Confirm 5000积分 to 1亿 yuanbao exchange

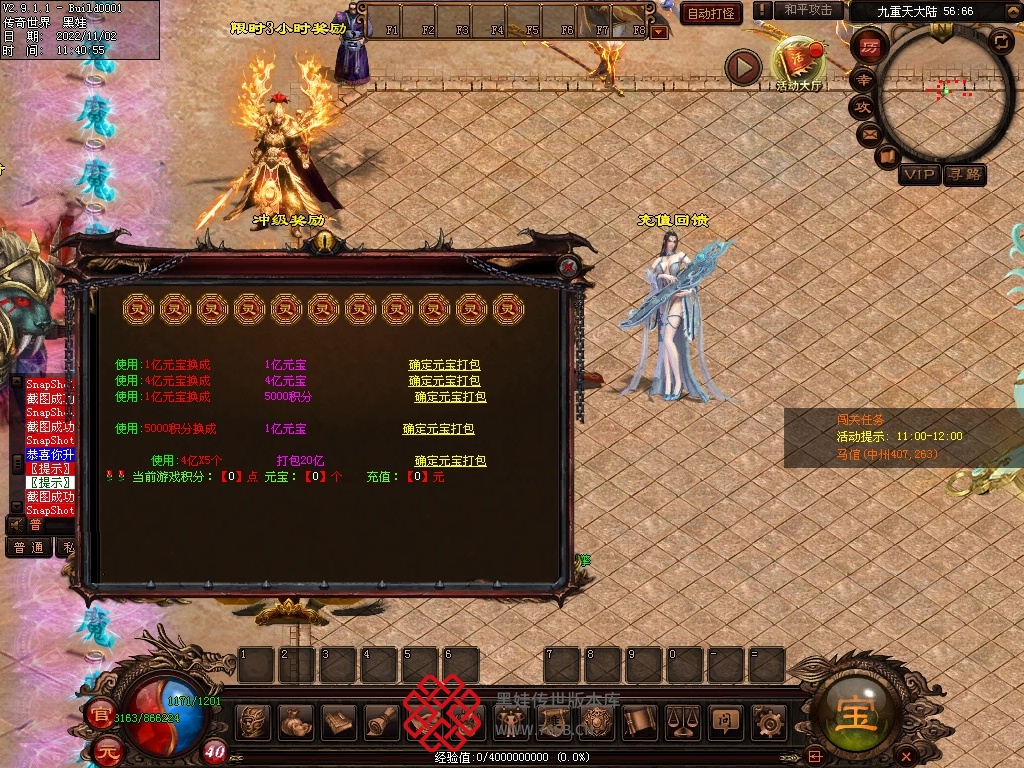coord(438,429)
